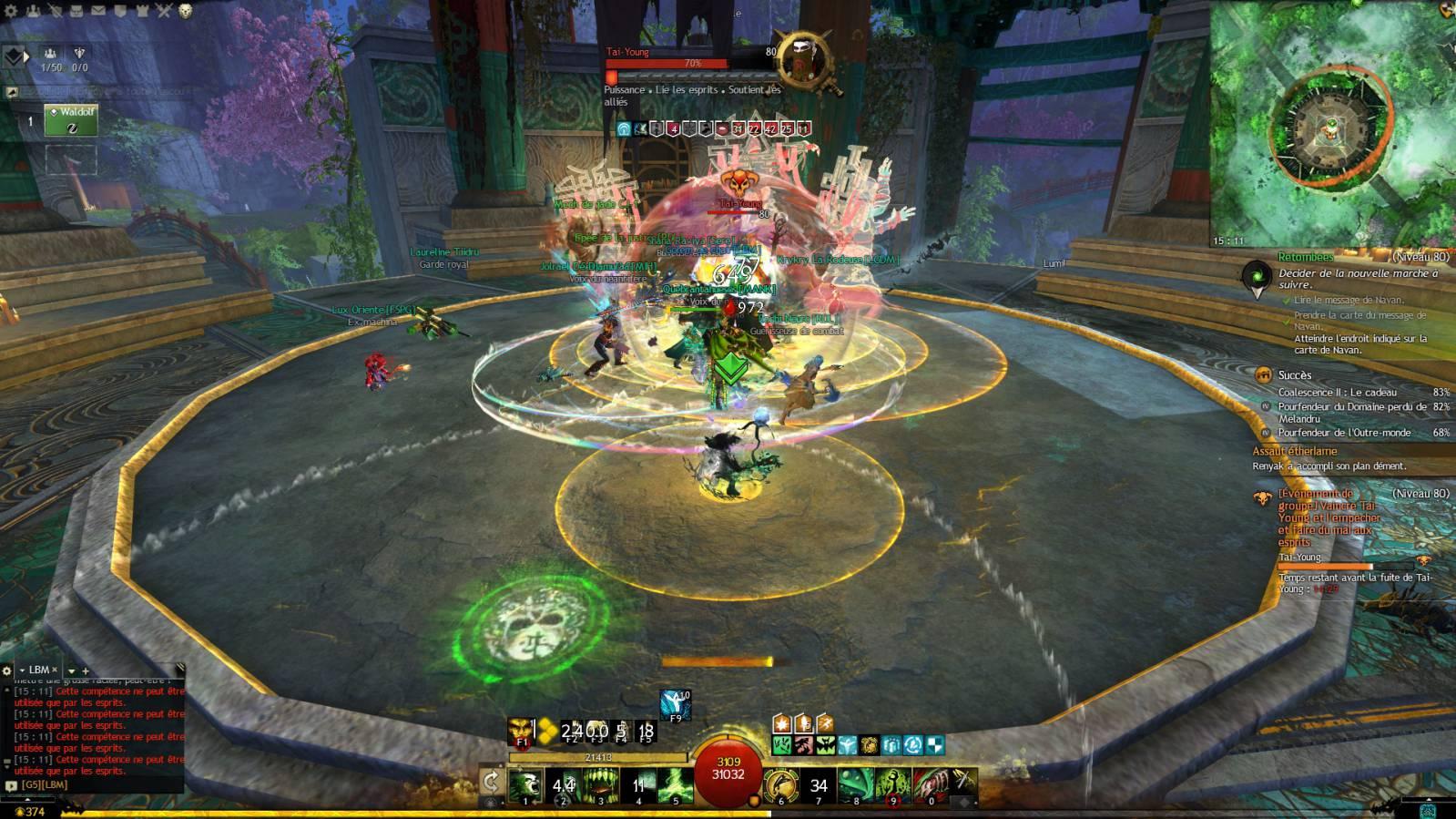Use weapon skill 5 green burst
Viewport: 1456px width, 819px height.
(676, 784)
